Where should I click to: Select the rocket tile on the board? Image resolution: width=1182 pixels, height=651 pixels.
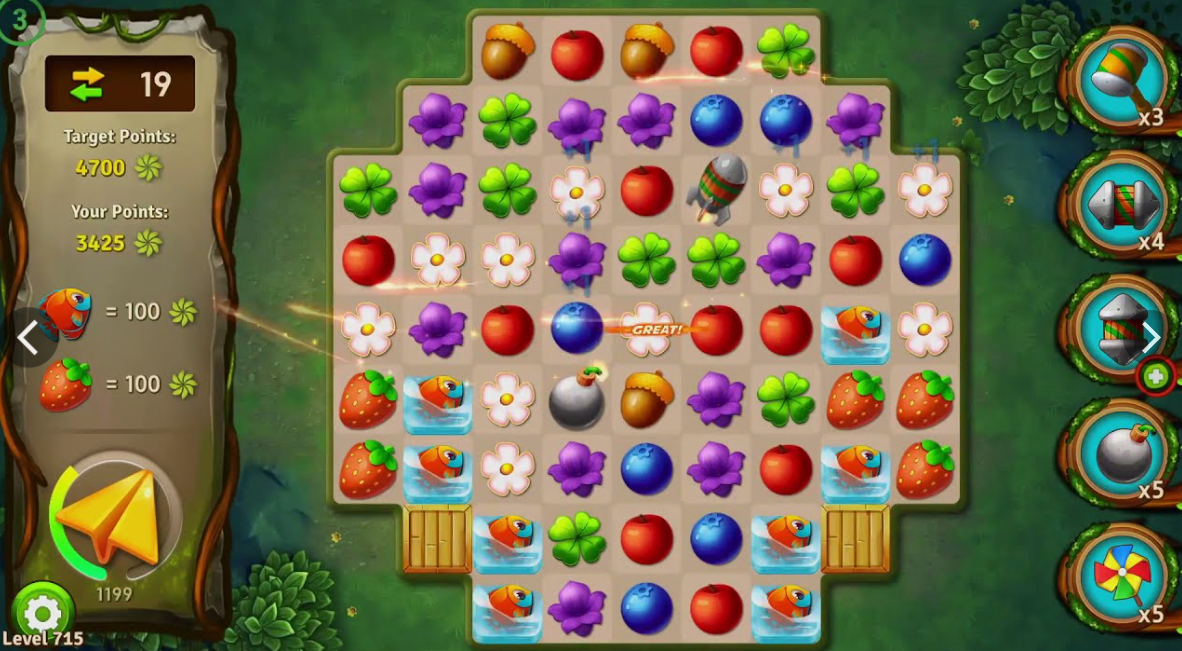717,188
